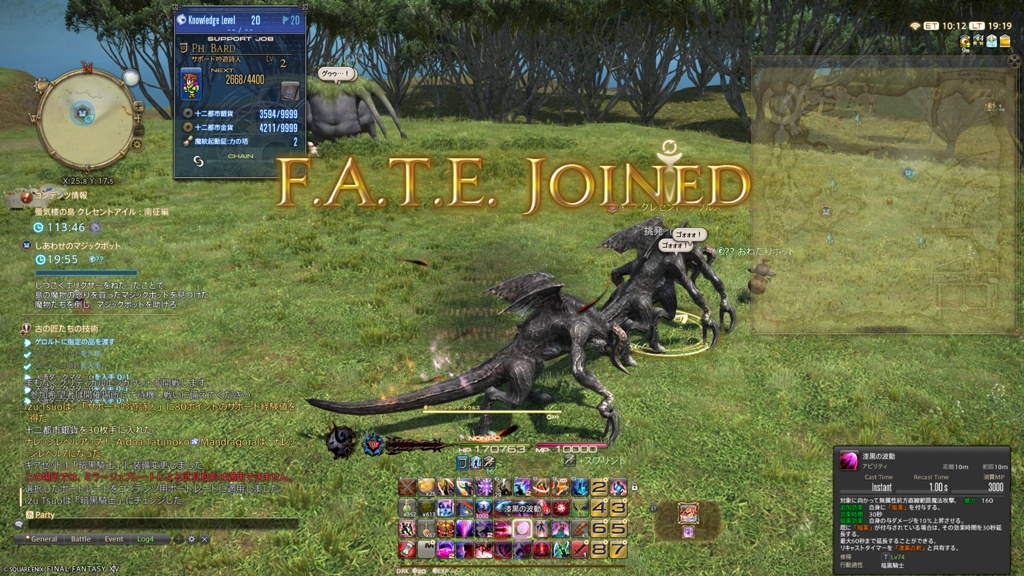Open chat log settings gear

[192, 539]
